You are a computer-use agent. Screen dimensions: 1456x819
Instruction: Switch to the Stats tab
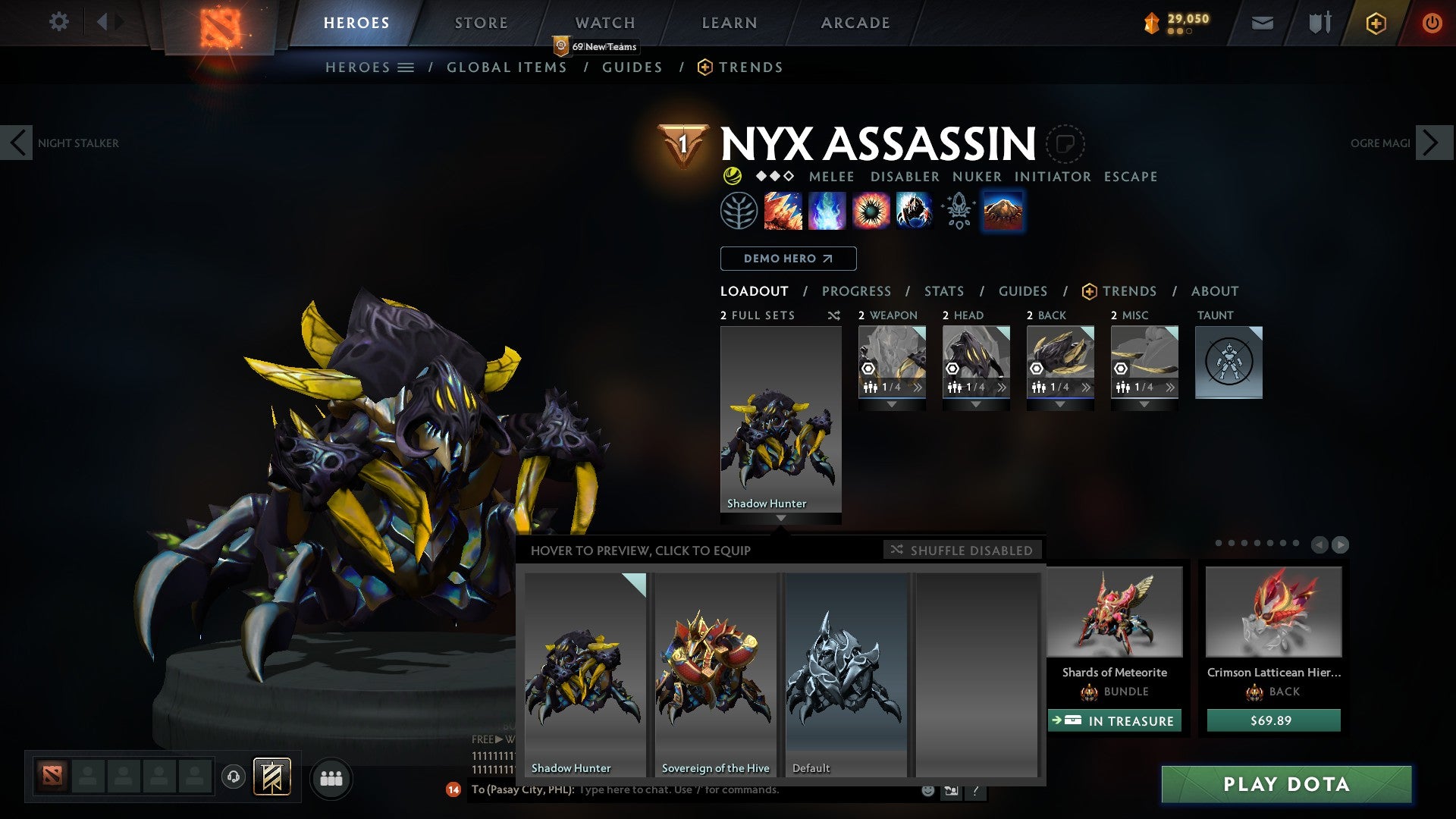point(943,290)
